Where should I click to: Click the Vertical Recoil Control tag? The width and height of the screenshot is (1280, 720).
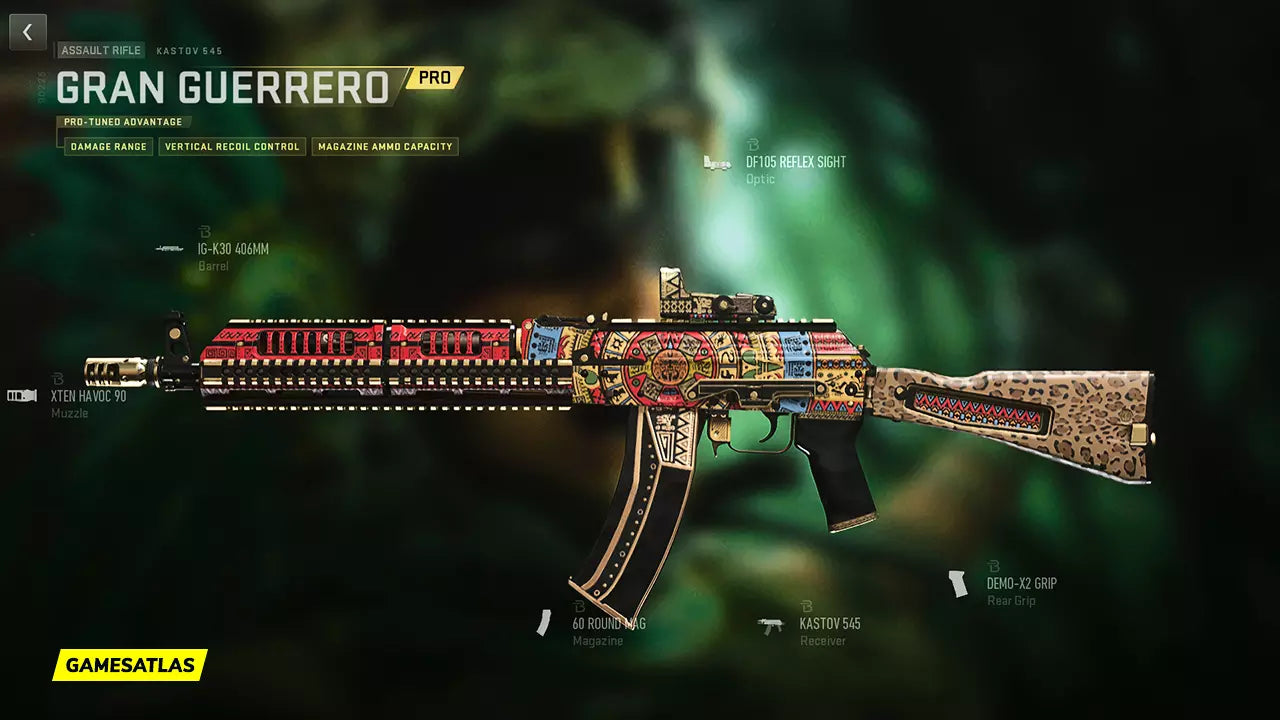pos(232,147)
